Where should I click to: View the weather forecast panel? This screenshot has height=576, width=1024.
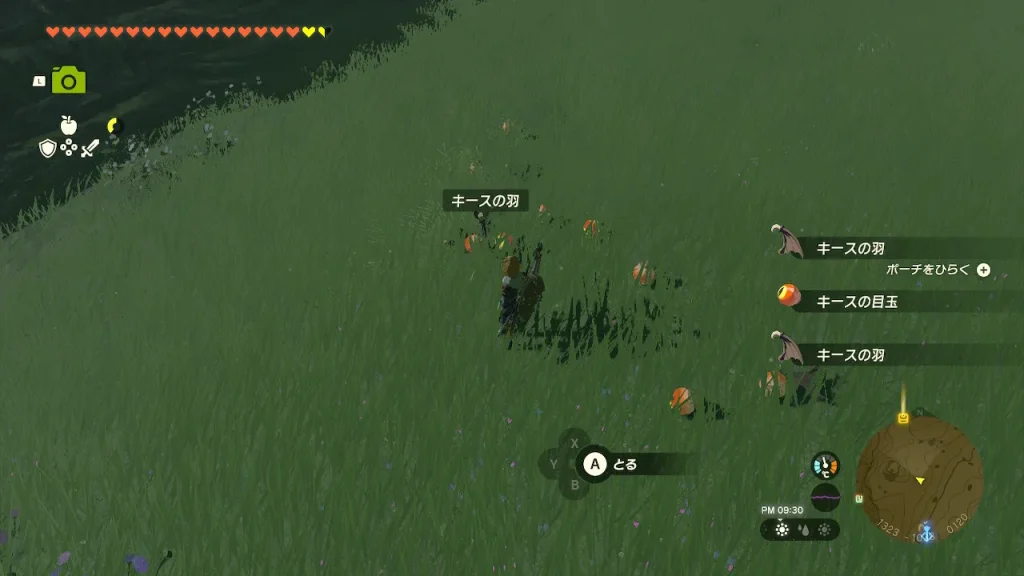coord(799,530)
